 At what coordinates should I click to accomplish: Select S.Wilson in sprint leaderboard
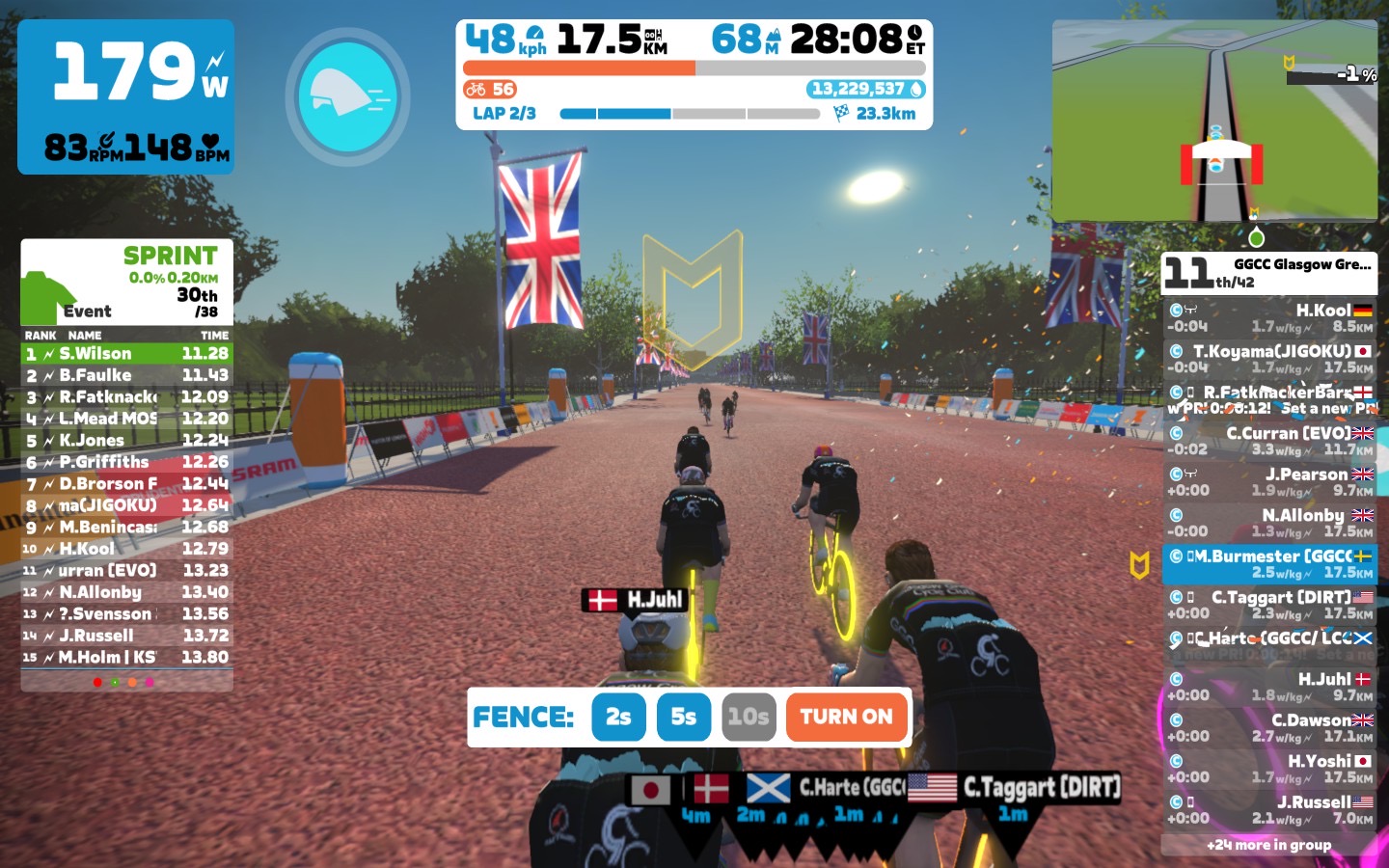pyautogui.click(x=126, y=354)
